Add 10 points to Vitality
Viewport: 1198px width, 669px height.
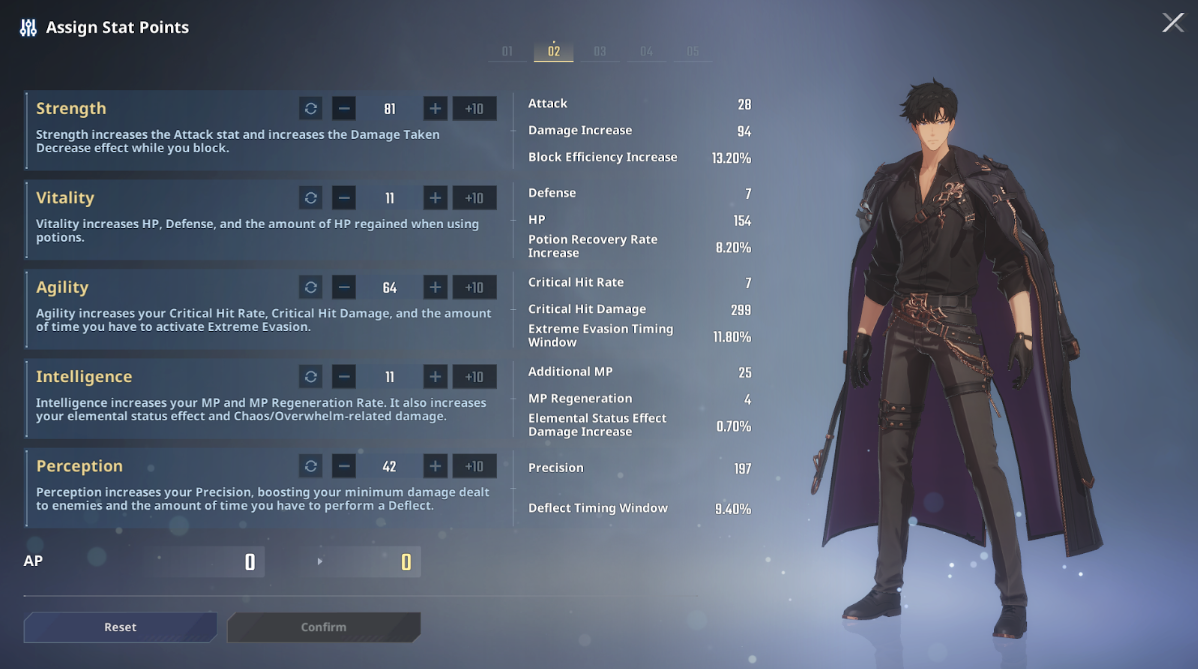click(474, 198)
